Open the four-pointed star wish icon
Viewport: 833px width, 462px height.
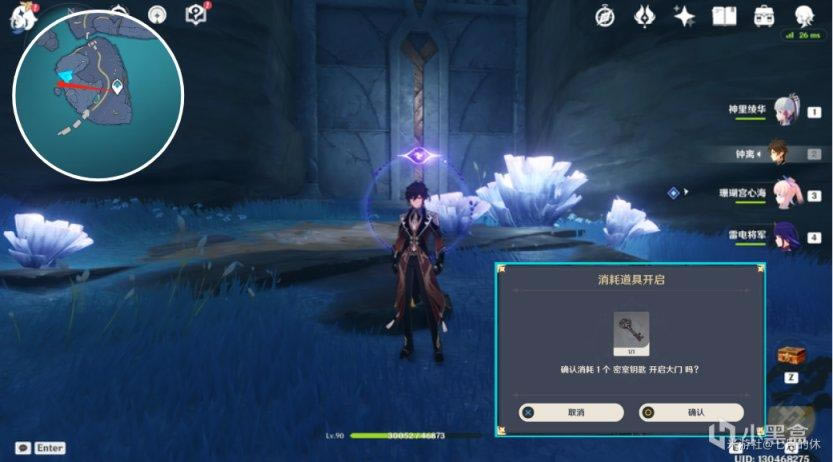(x=685, y=15)
